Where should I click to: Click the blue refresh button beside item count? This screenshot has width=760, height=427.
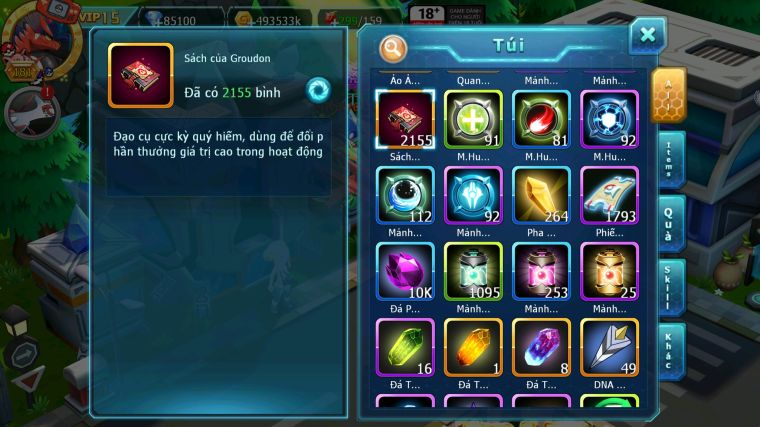click(x=317, y=89)
